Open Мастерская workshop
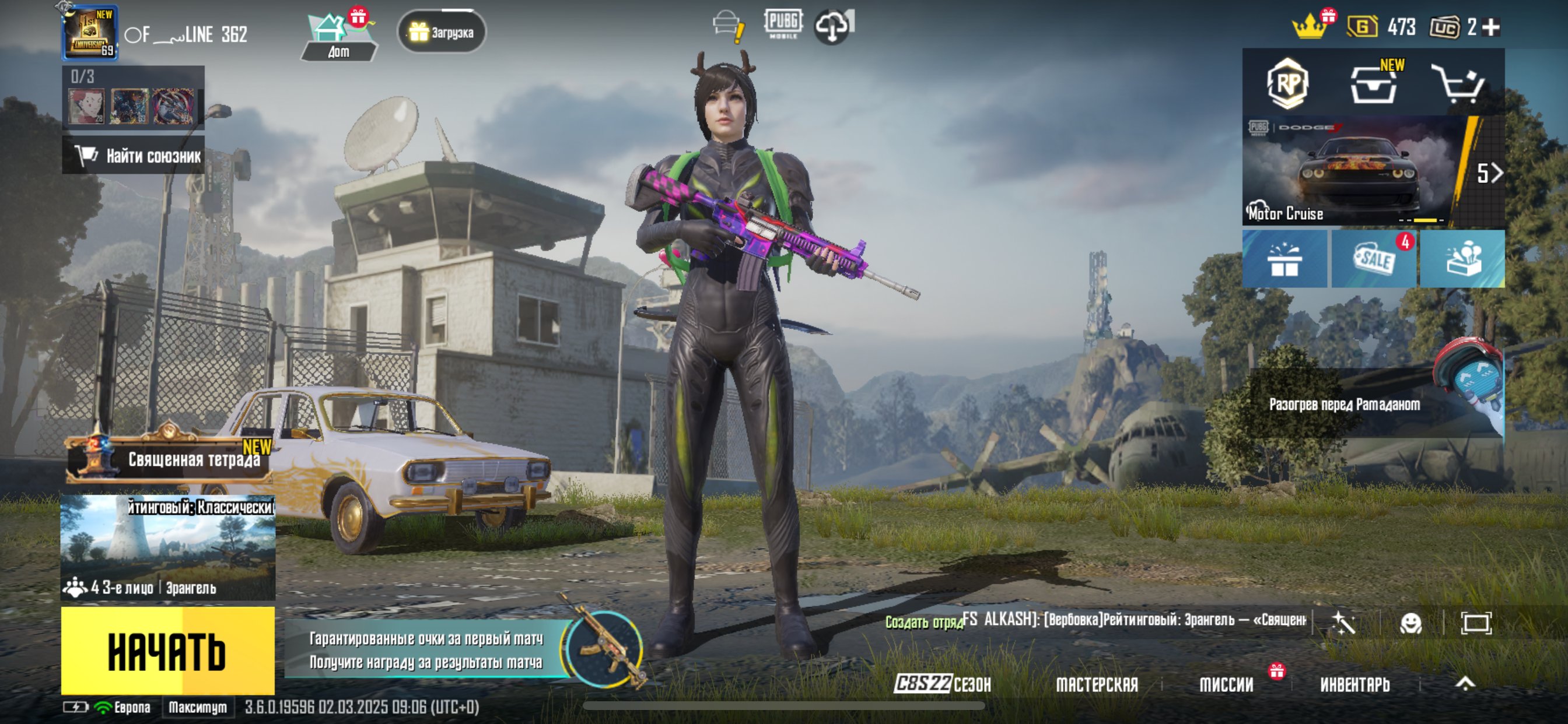 (1097, 684)
